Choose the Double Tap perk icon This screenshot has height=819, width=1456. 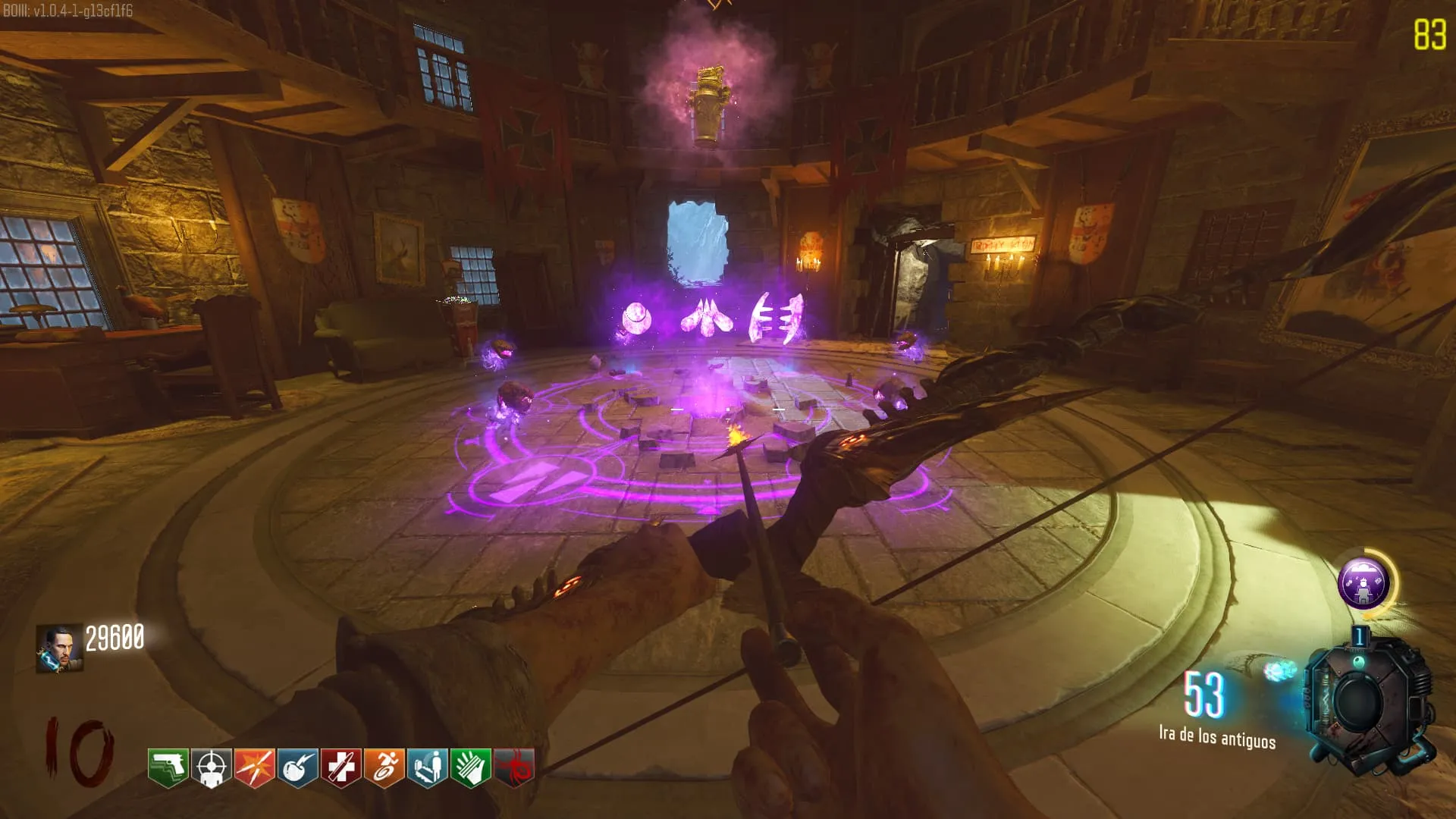click(254, 767)
